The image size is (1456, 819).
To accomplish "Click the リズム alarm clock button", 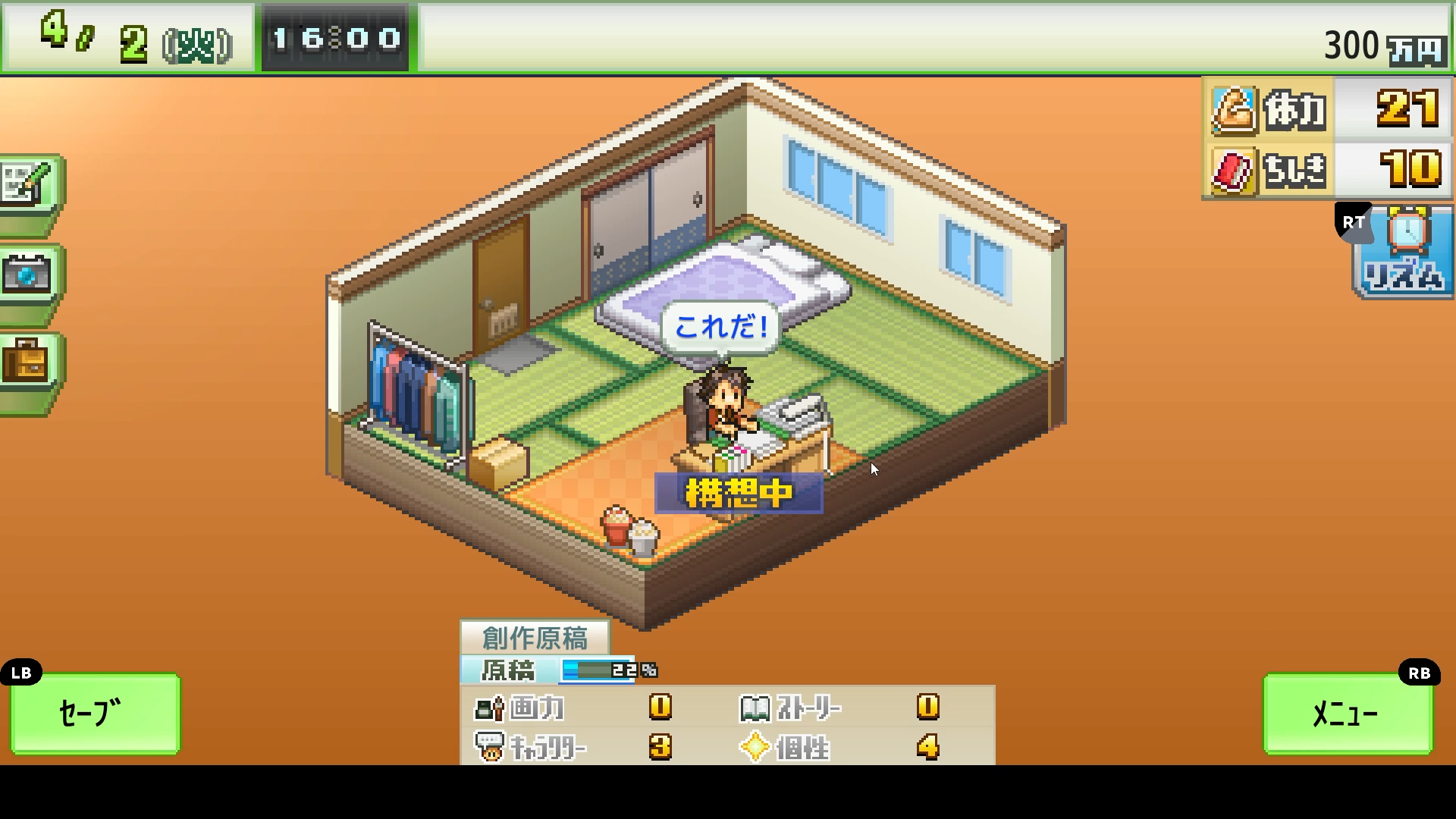I will 1403,253.
